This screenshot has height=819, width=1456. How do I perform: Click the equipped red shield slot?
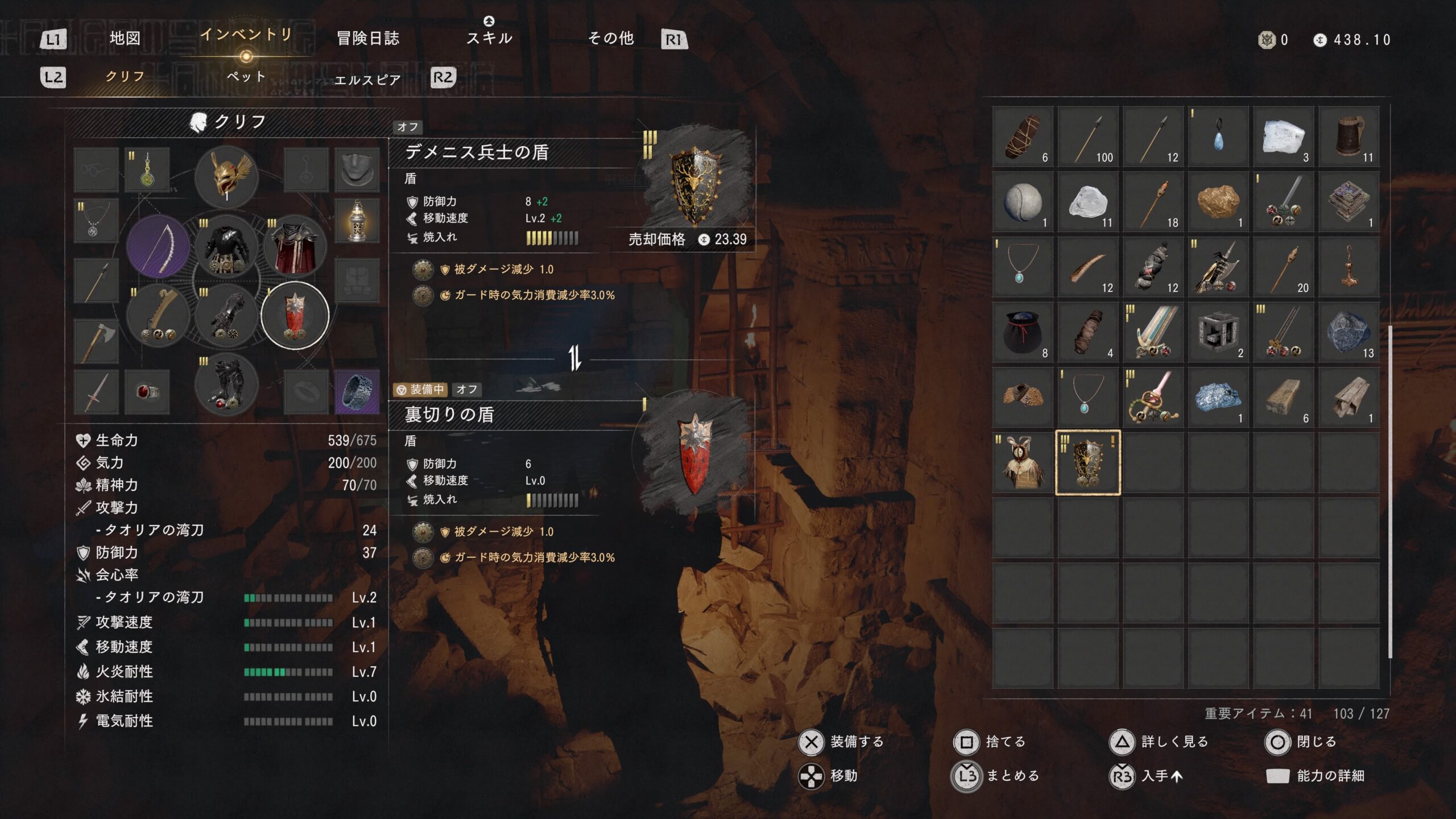click(x=295, y=315)
